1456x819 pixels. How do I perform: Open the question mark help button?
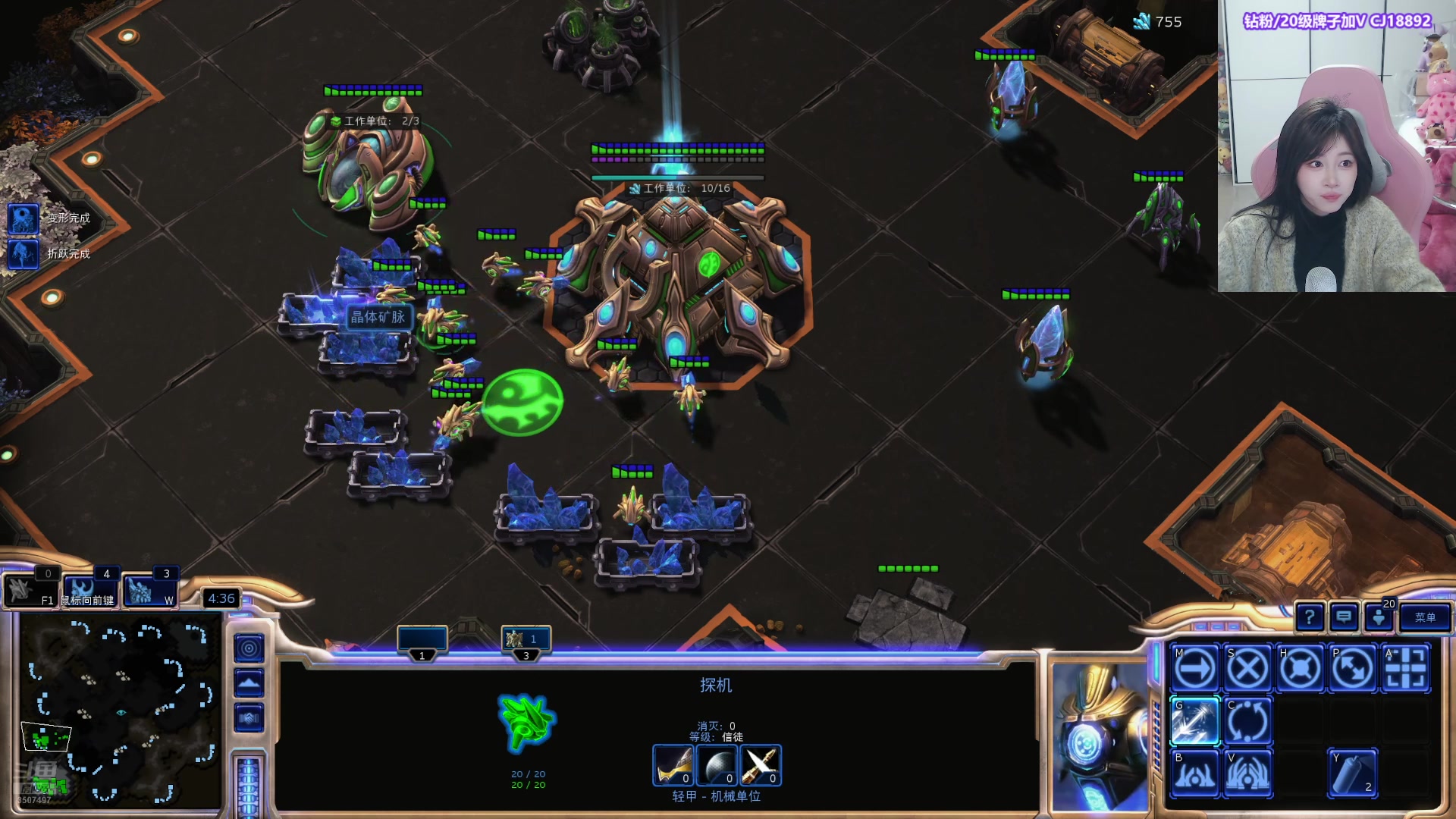[x=1310, y=617]
